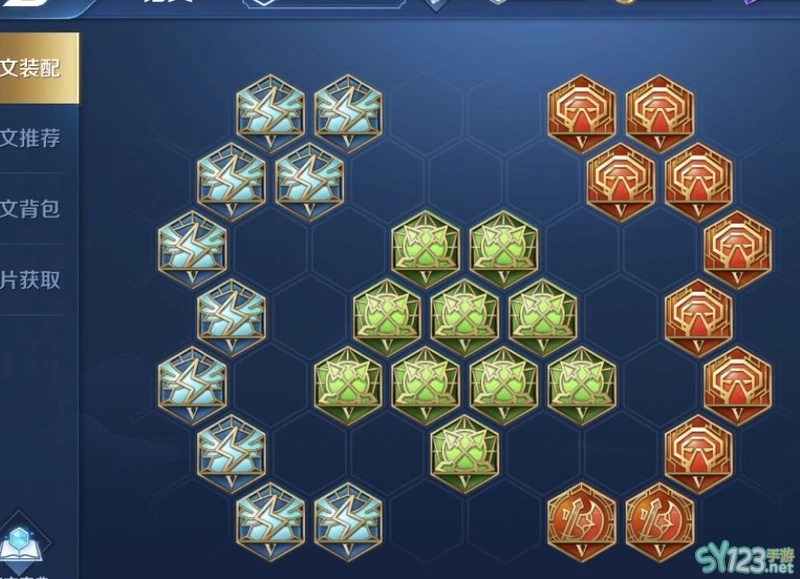The width and height of the screenshot is (800, 579).
Task: Open the 铭文背包 rune backpack tab
Action: pos(32,208)
